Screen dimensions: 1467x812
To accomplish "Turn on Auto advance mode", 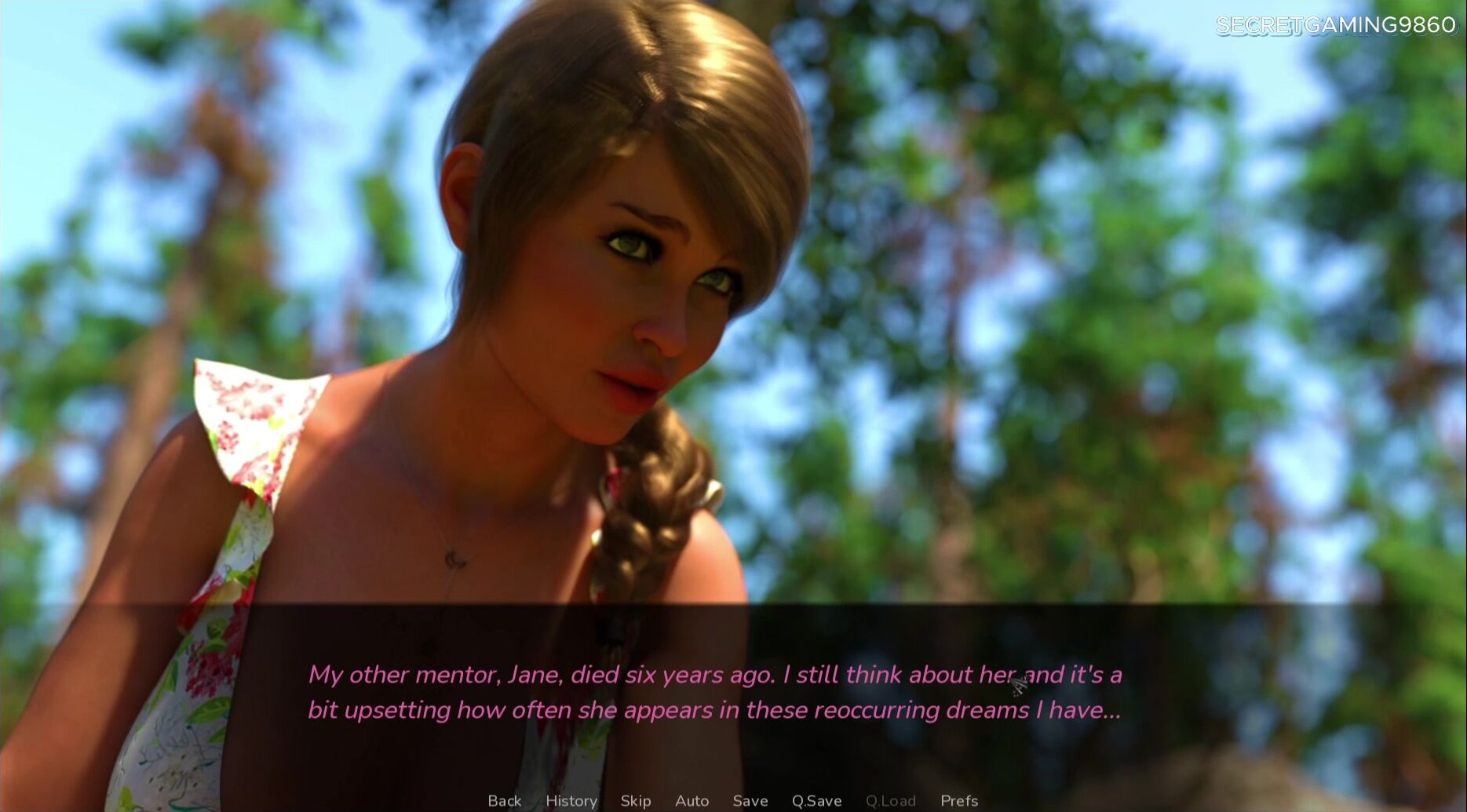I will coord(692,800).
